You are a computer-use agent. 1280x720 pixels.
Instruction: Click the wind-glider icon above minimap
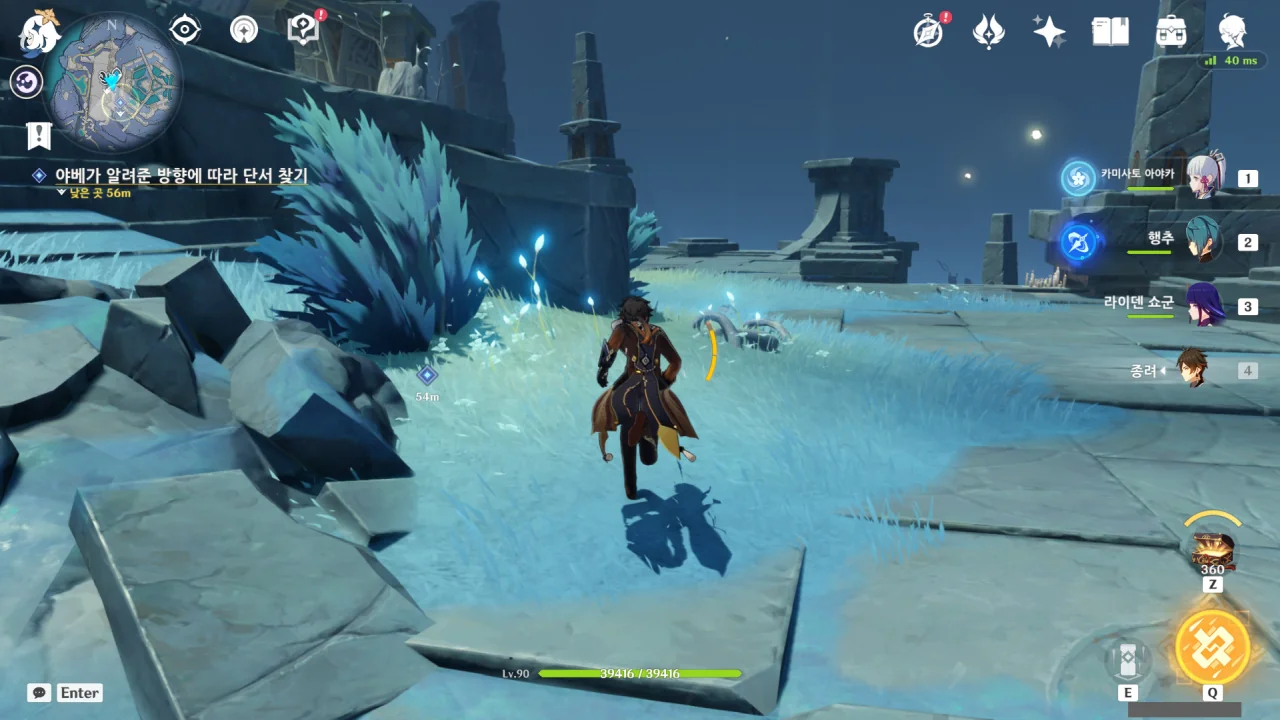[x=243, y=29]
